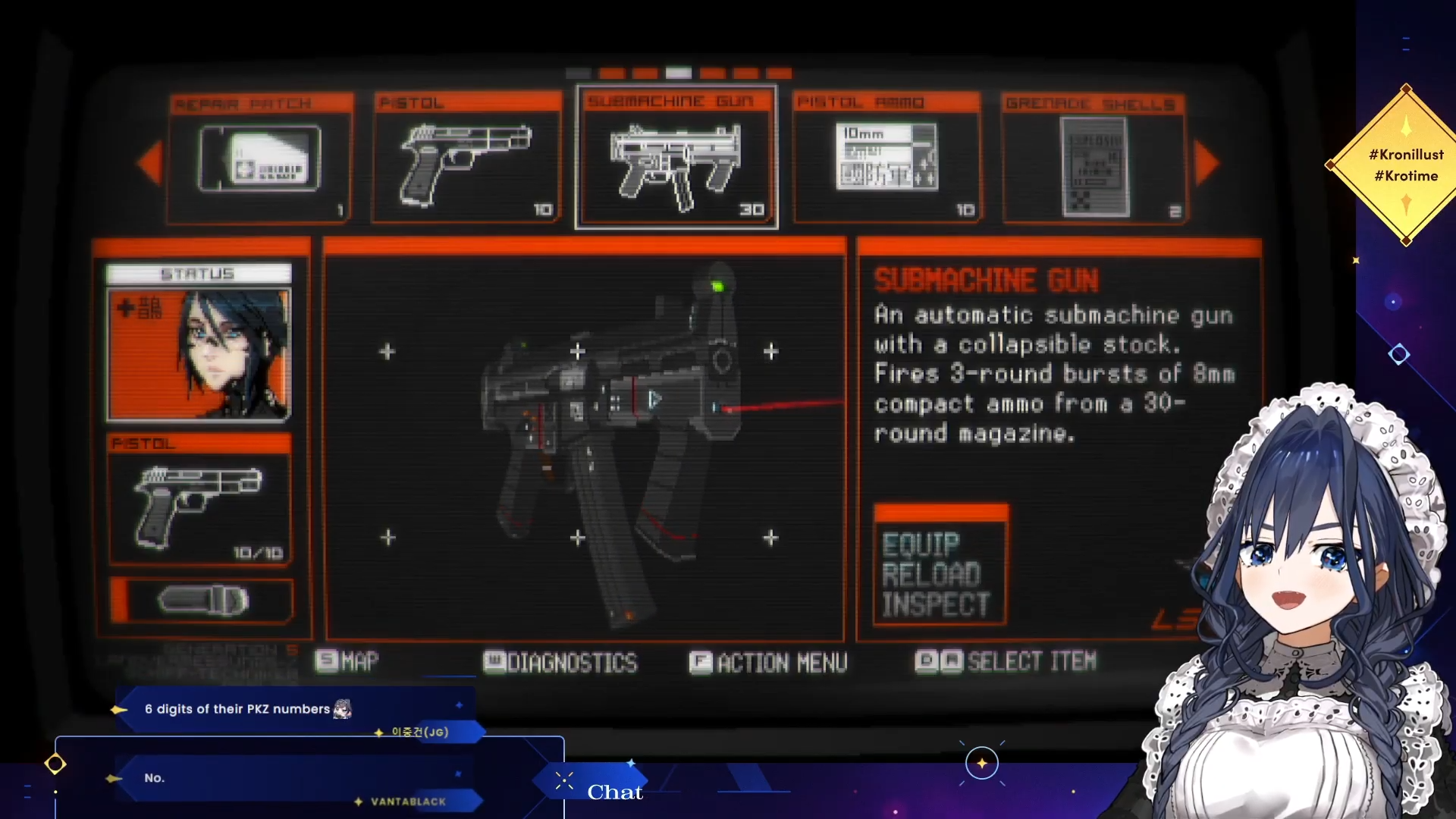Select the flashlight module slot
Screen dimensions: 1456x819
click(x=202, y=601)
